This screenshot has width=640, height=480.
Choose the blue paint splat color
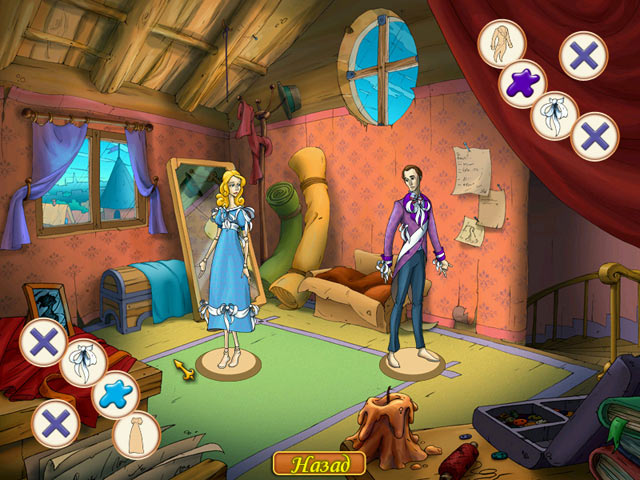(115, 393)
